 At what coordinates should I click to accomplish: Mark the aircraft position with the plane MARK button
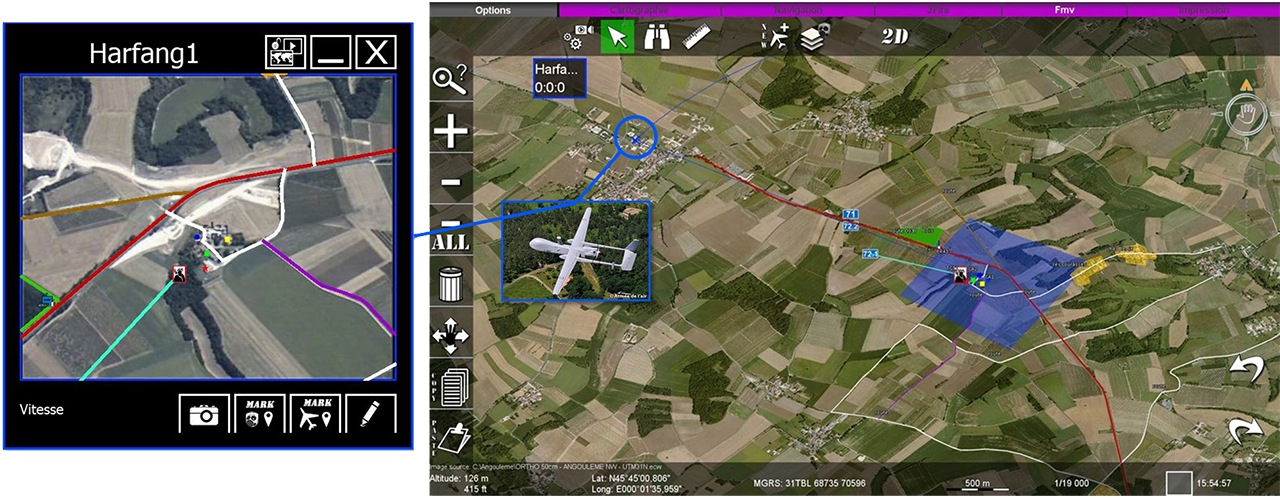point(315,414)
